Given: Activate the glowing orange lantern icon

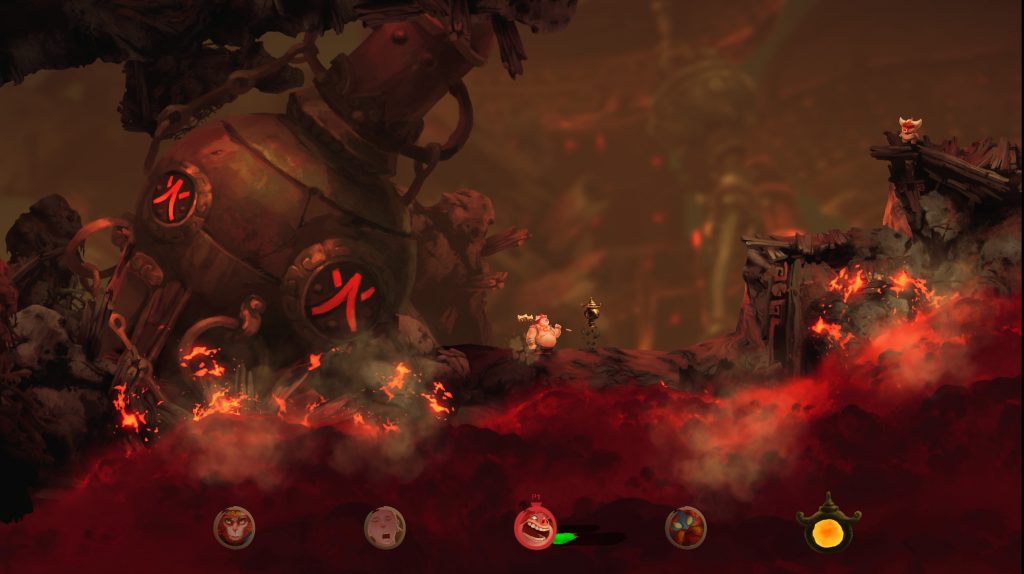Looking at the screenshot, I should click(828, 526).
